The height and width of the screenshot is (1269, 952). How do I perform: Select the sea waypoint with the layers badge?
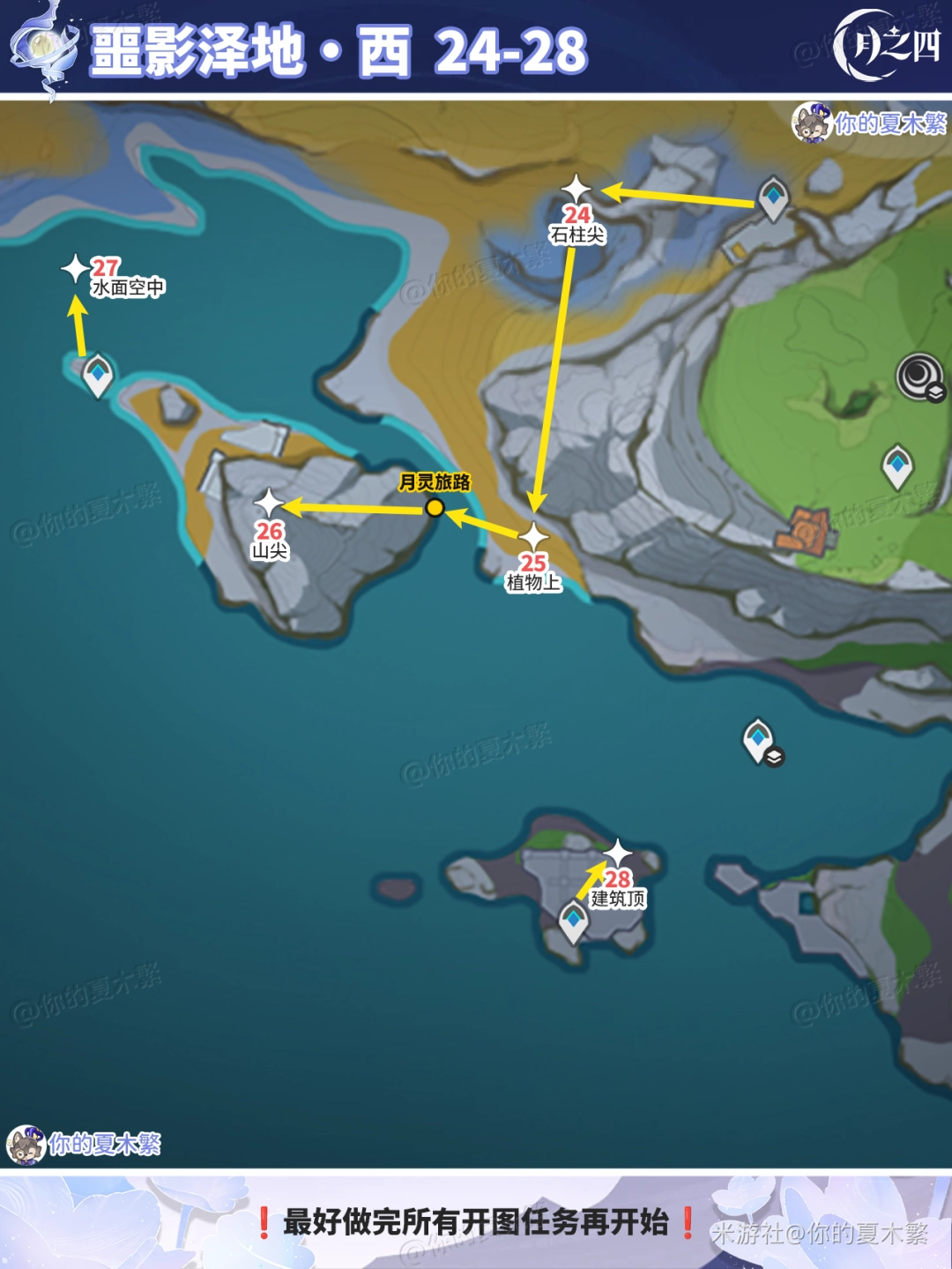[x=759, y=740]
